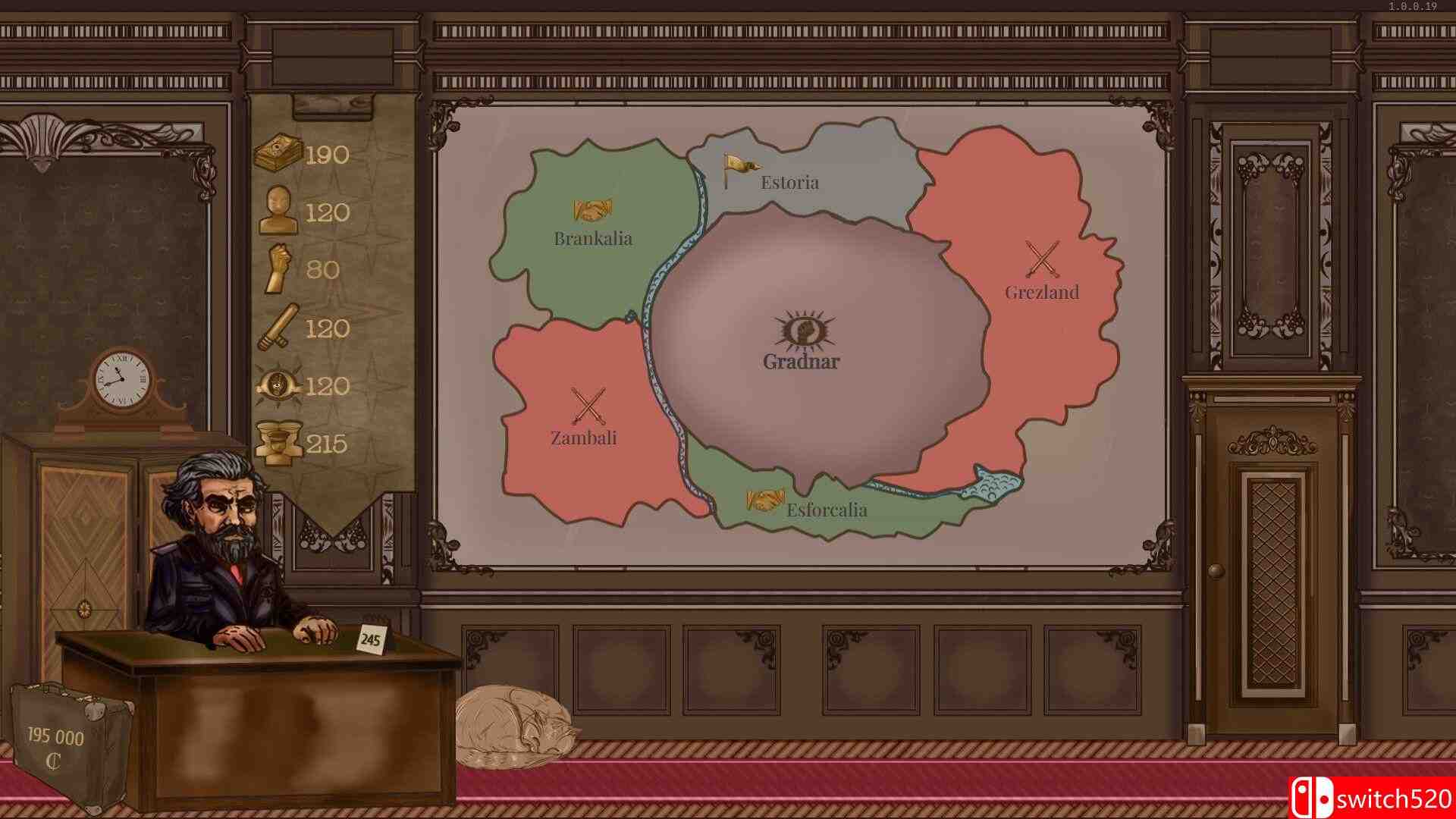Click the bust icon next to 120
Viewport: 1456px width, 819px height.
coord(281,211)
